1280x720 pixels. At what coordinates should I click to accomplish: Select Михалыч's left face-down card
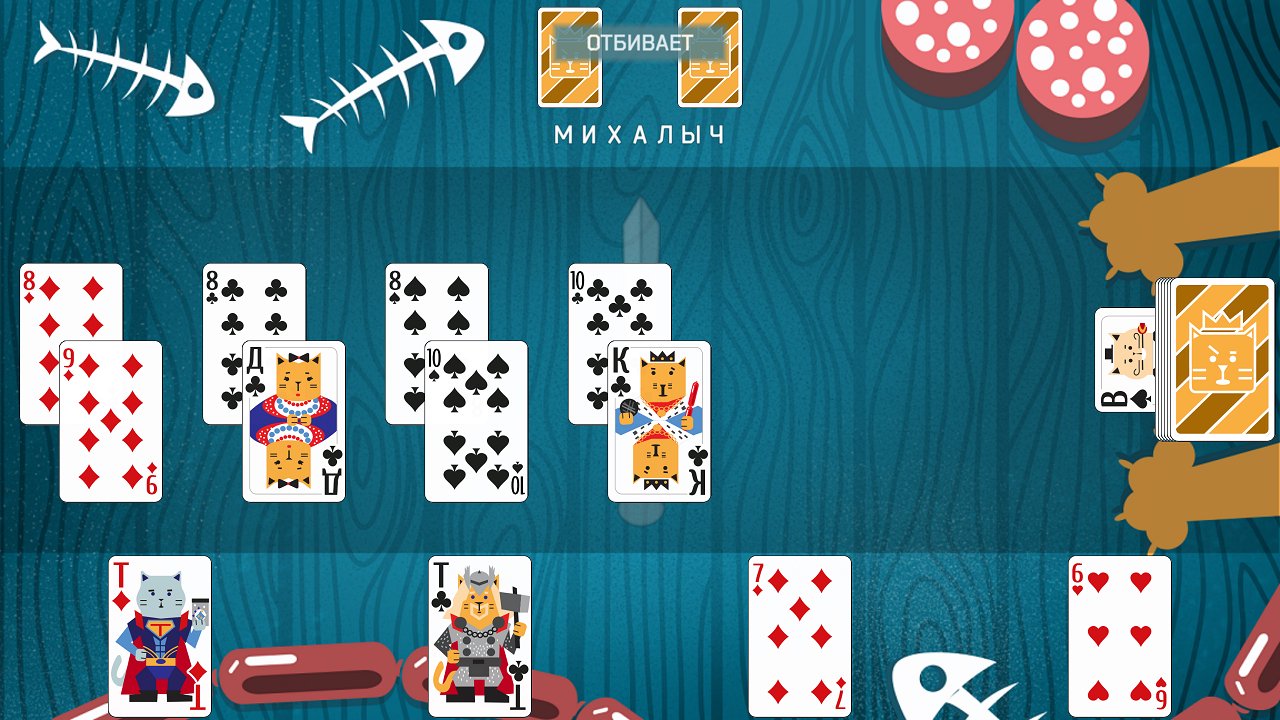pyautogui.click(x=569, y=58)
